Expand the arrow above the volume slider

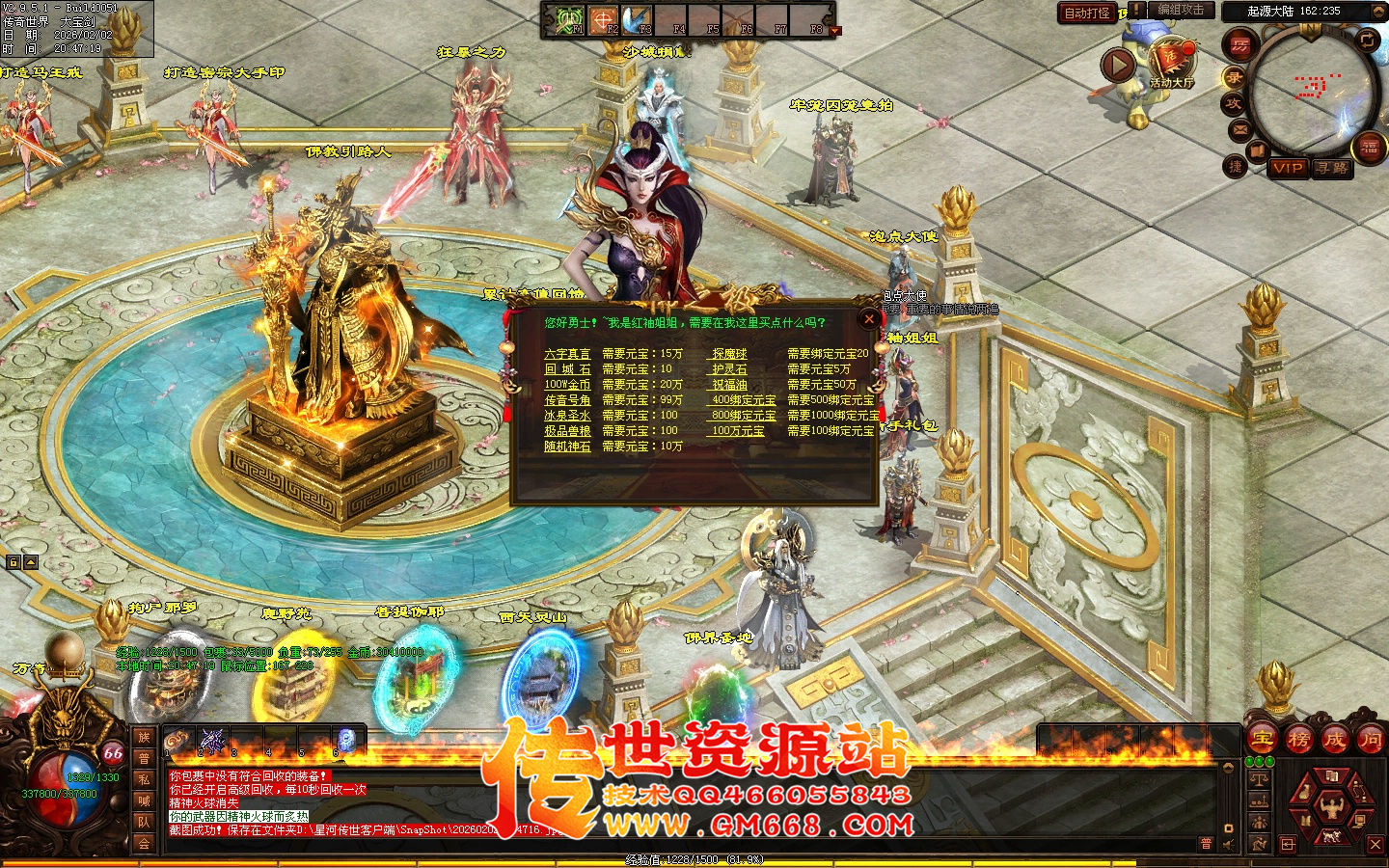click(1228, 768)
